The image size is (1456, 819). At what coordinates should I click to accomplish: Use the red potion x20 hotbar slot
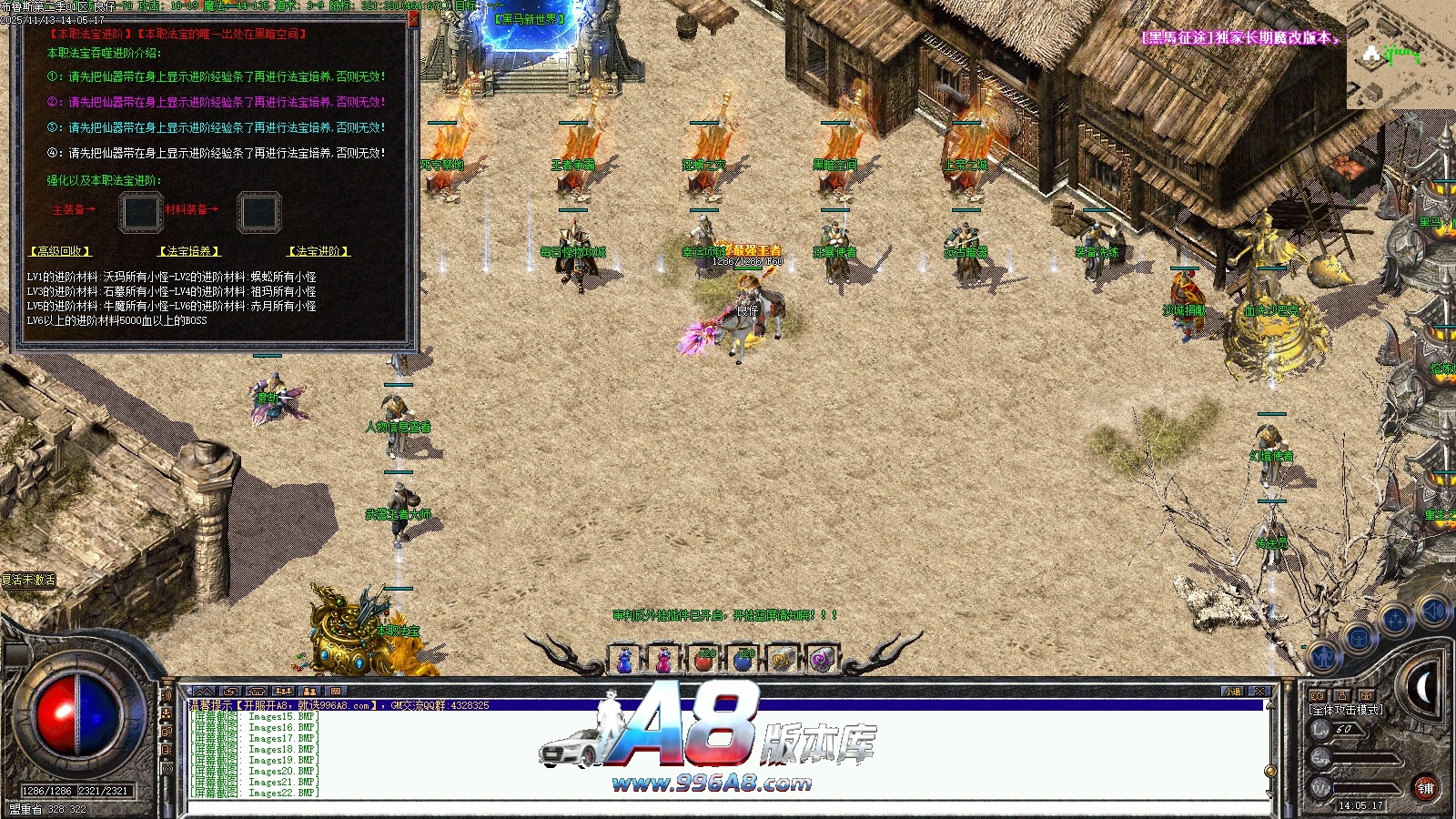coord(703,659)
